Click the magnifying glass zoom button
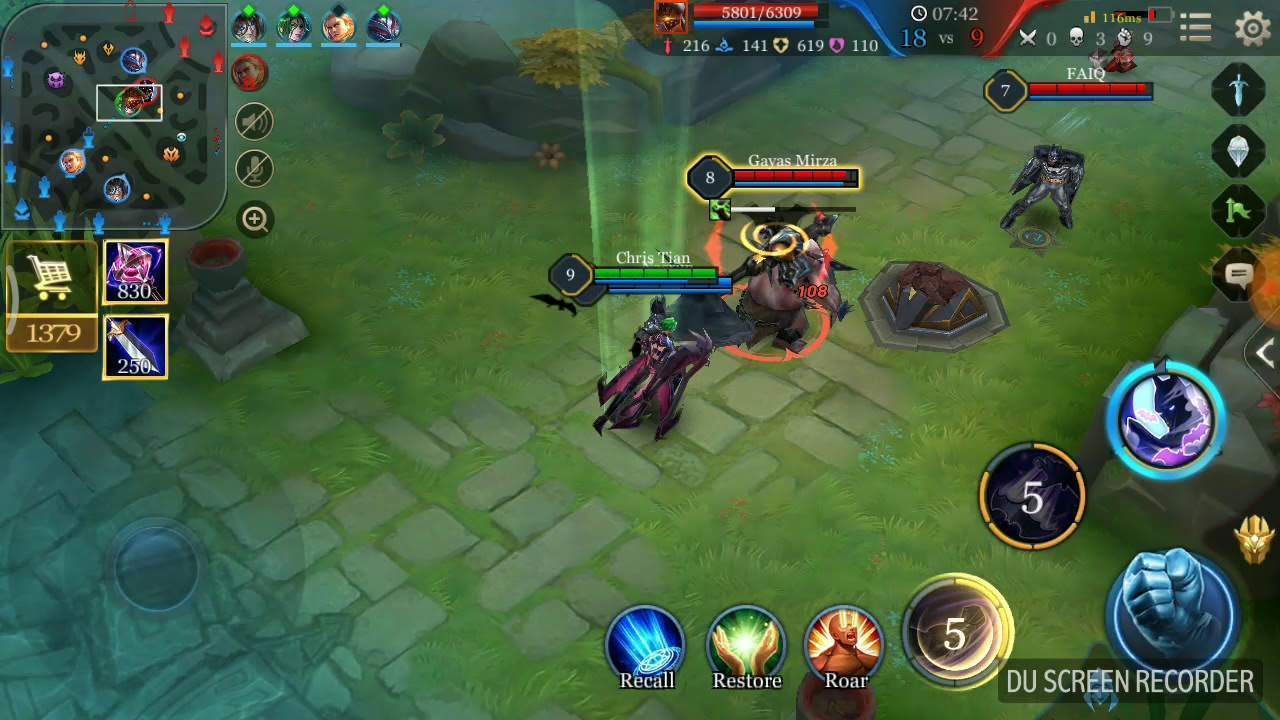1280x720 pixels. pyautogui.click(x=255, y=220)
